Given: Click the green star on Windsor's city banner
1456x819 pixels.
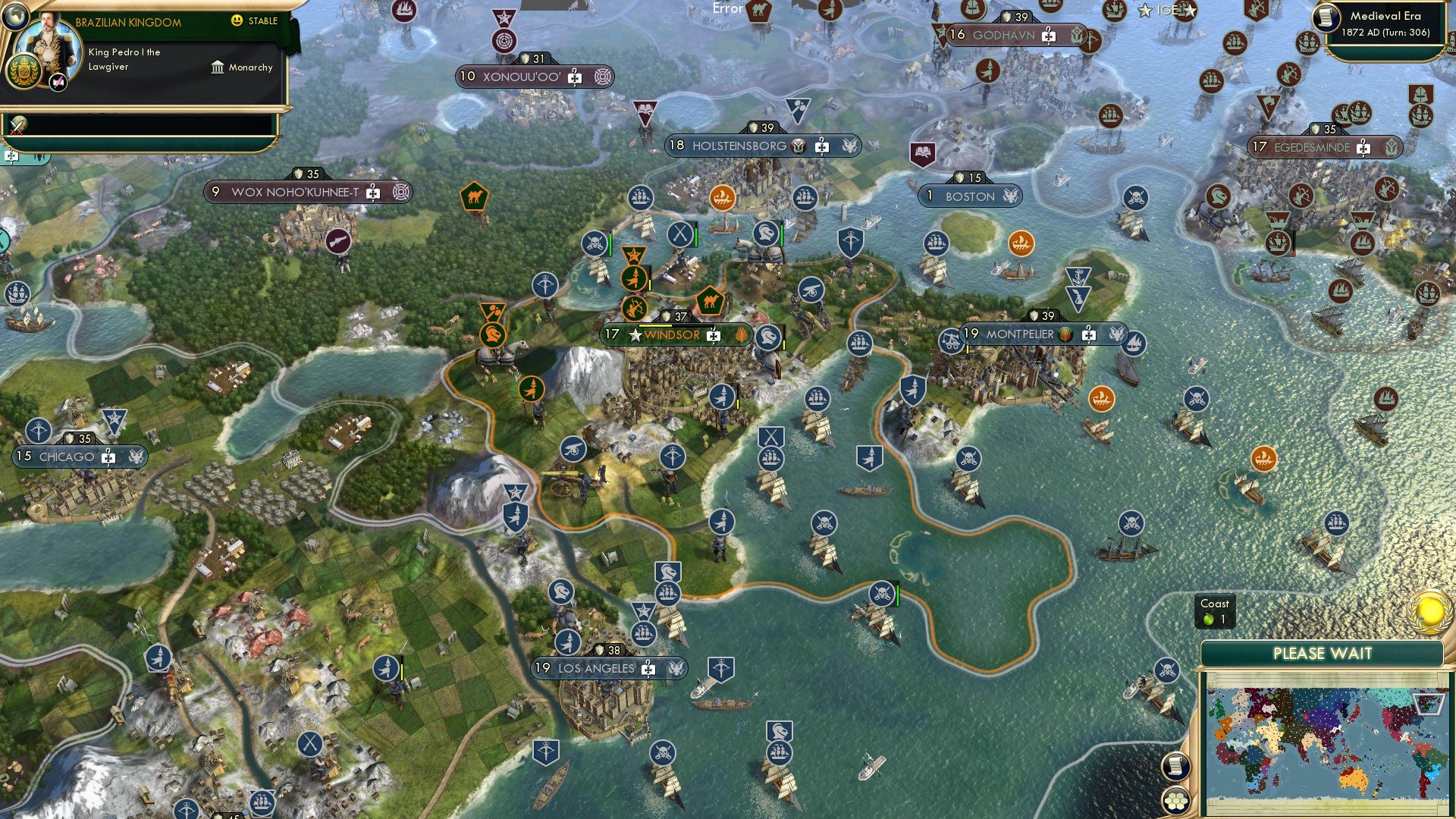Looking at the screenshot, I should 635,334.
